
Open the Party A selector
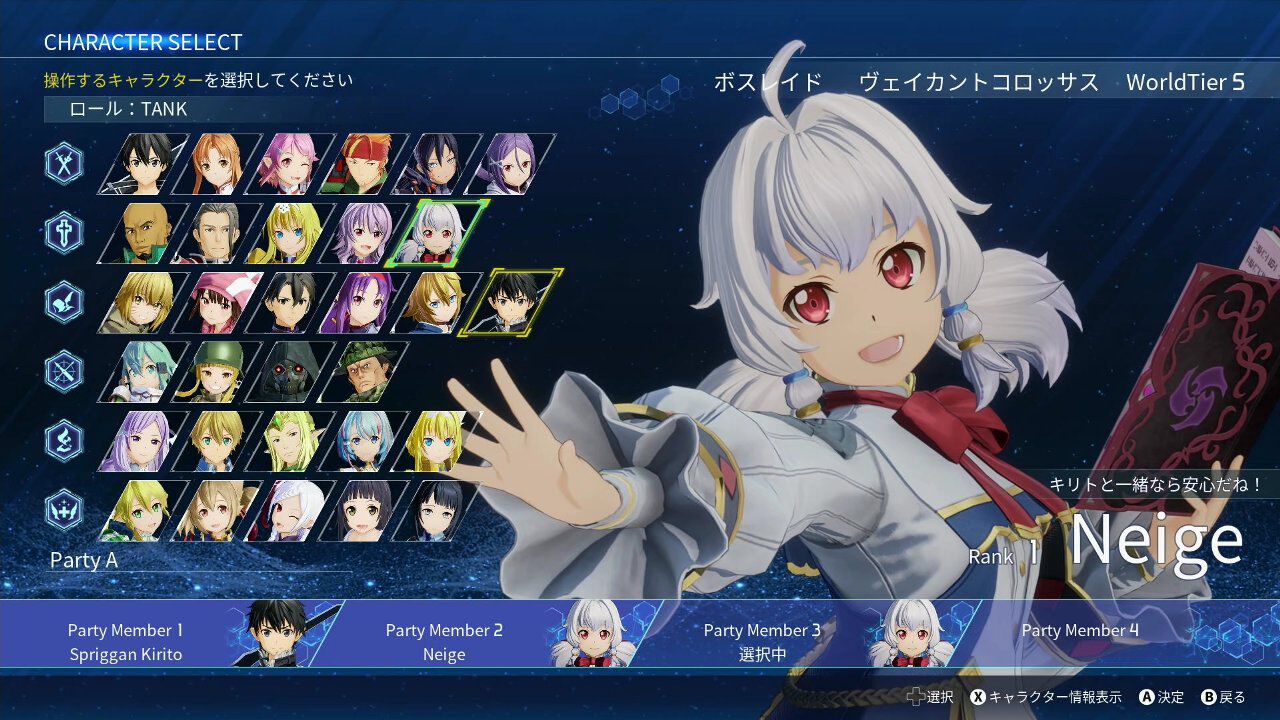point(84,560)
